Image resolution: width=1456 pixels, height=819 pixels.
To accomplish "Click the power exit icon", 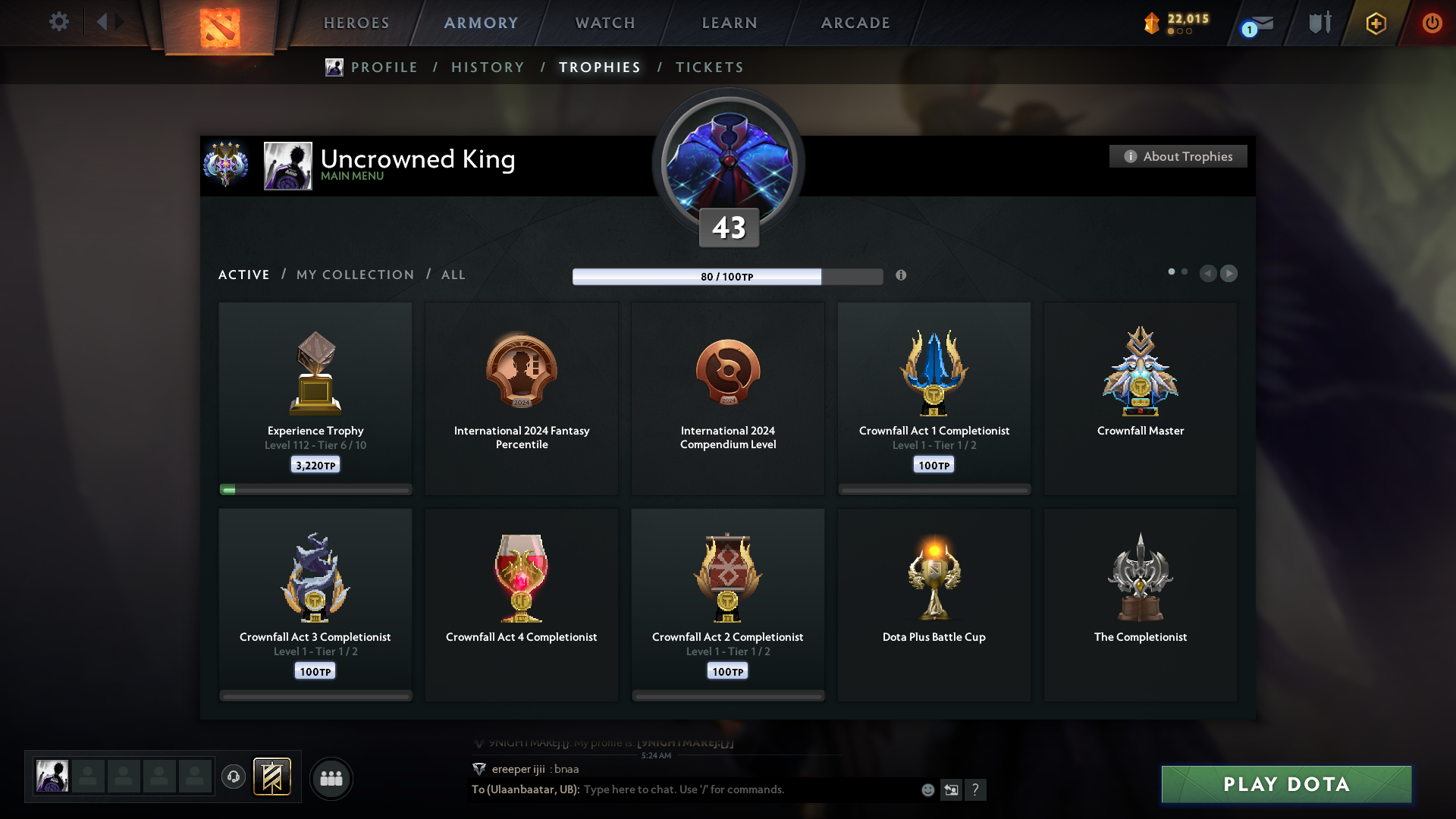I will [1432, 23].
